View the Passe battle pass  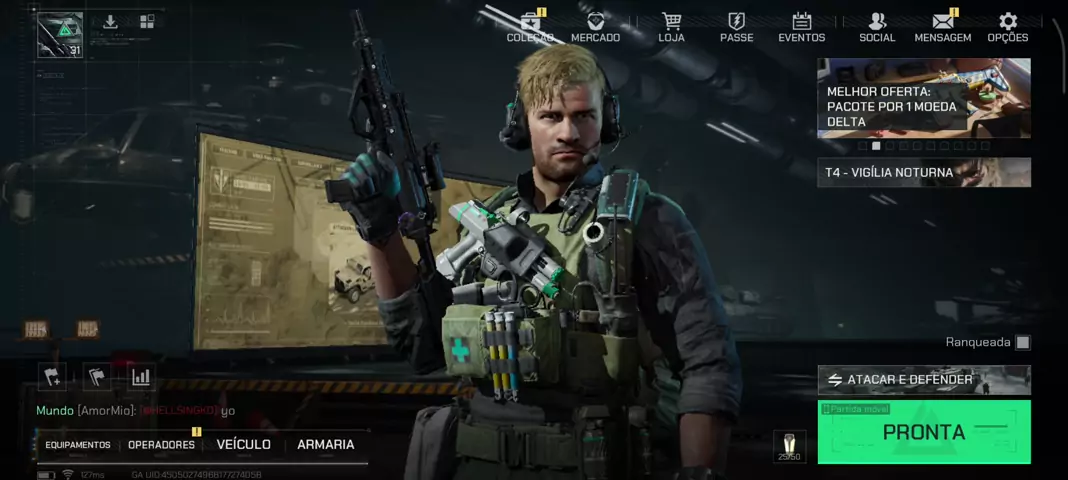pos(736,27)
